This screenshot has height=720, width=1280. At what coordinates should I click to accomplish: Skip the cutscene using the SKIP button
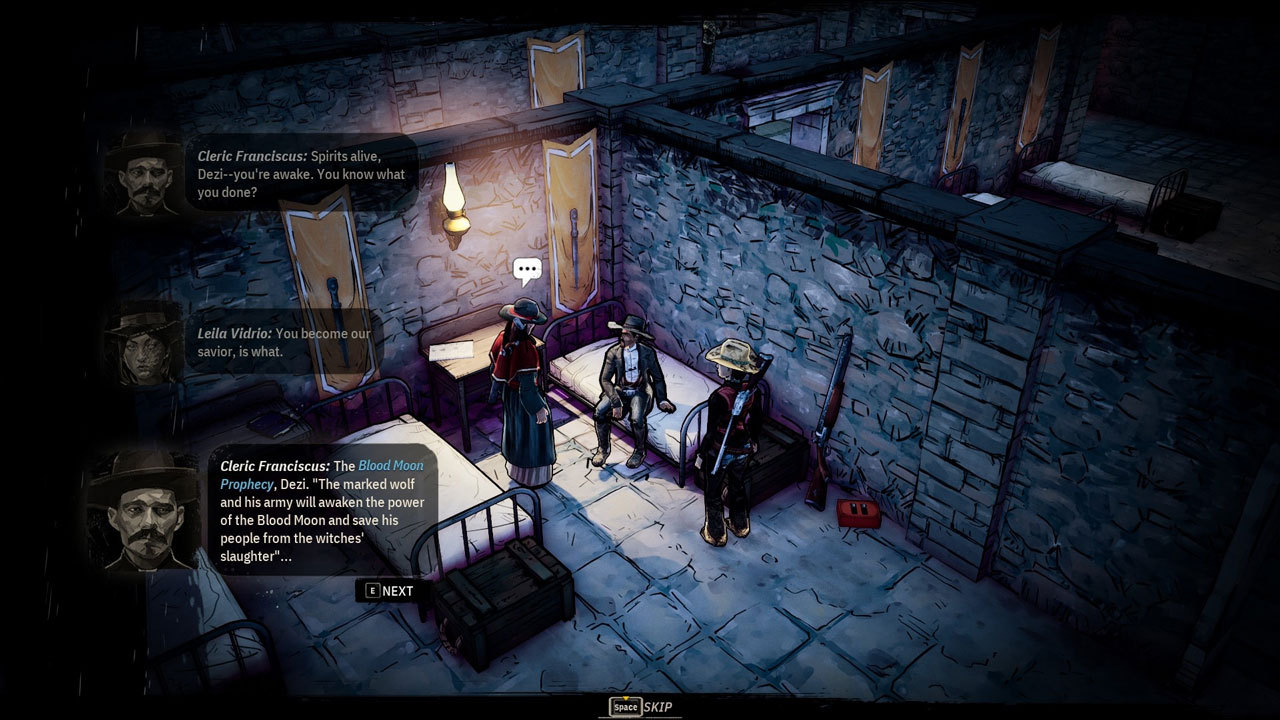pos(641,707)
